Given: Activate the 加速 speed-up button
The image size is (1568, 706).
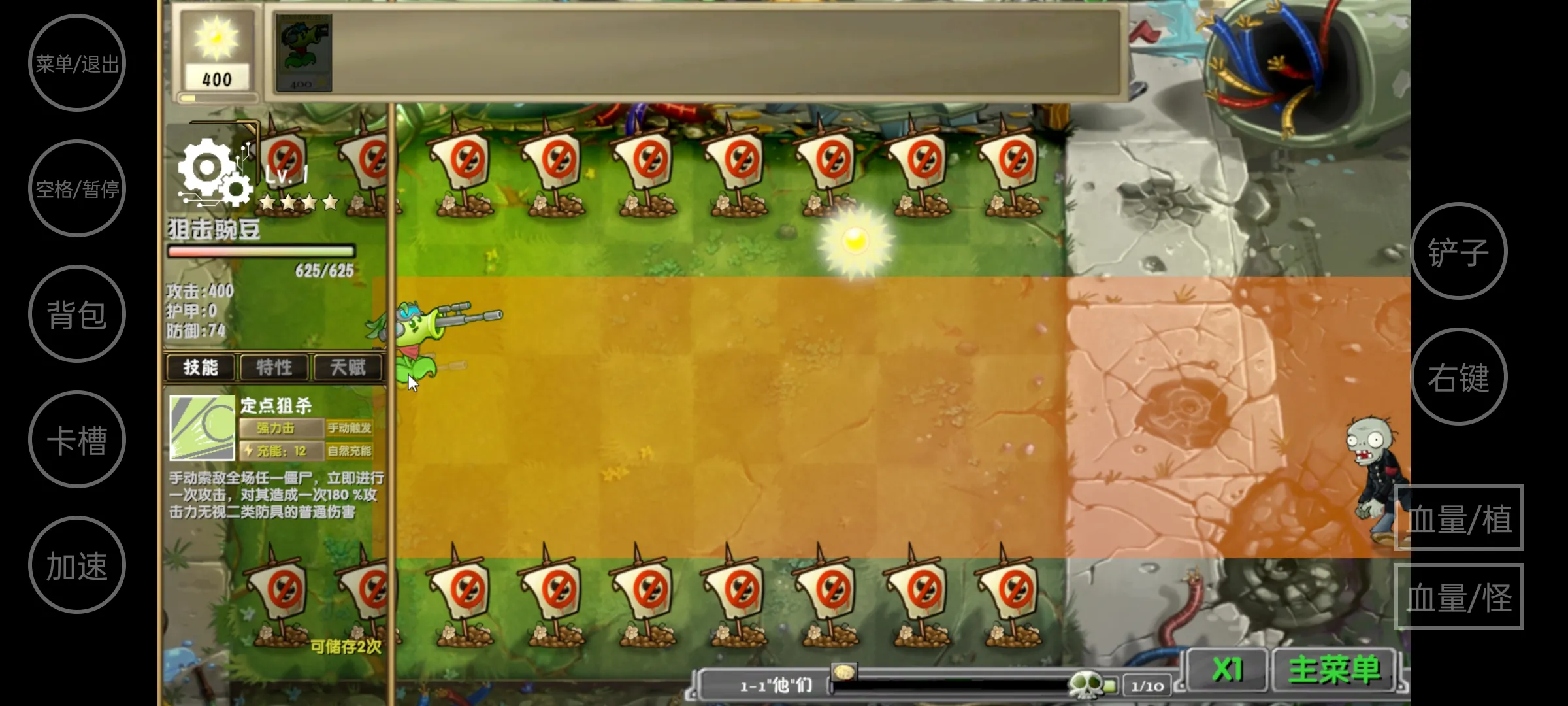Looking at the screenshot, I should click(77, 565).
